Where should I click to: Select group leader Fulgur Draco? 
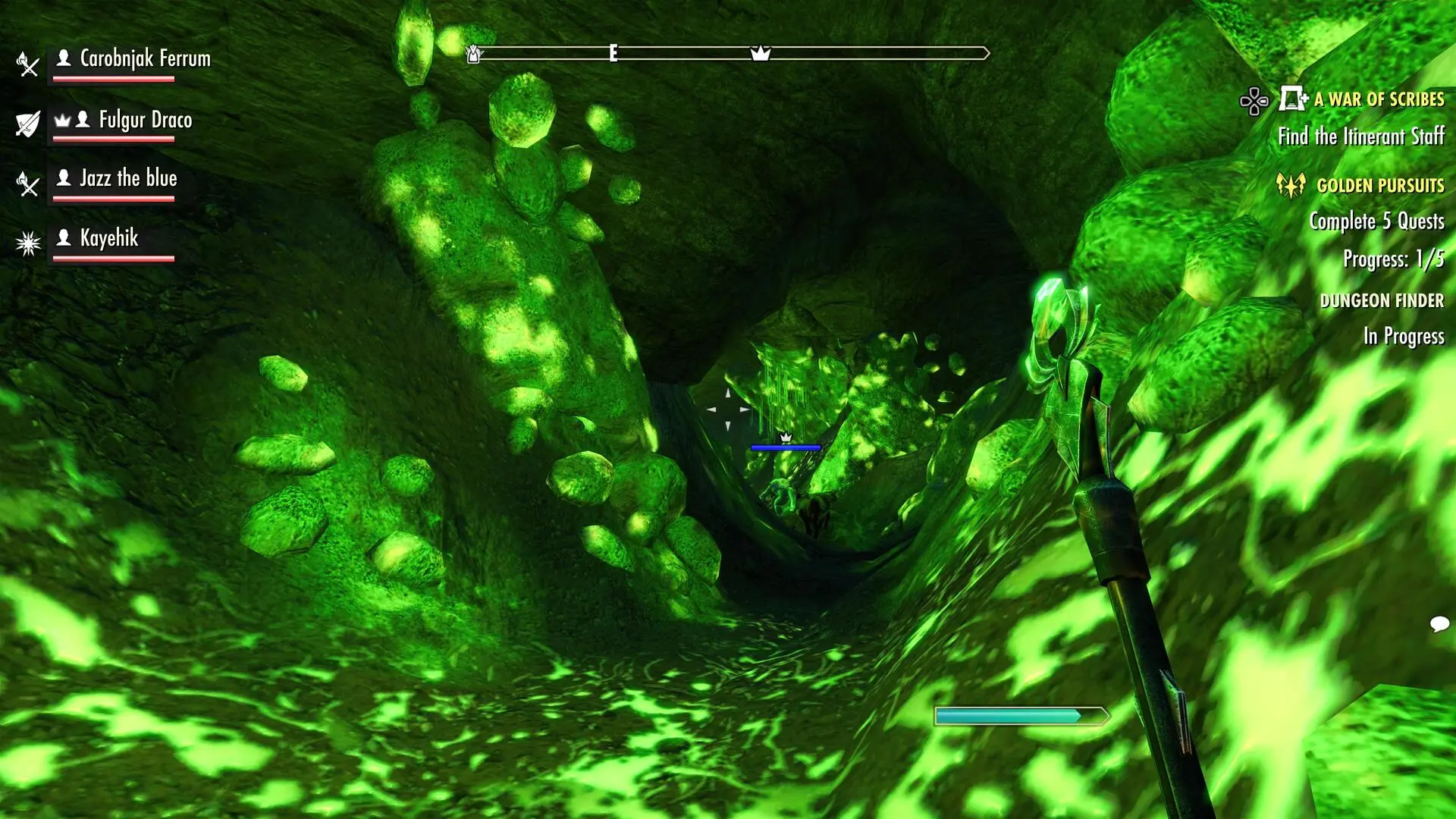point(145,121)
